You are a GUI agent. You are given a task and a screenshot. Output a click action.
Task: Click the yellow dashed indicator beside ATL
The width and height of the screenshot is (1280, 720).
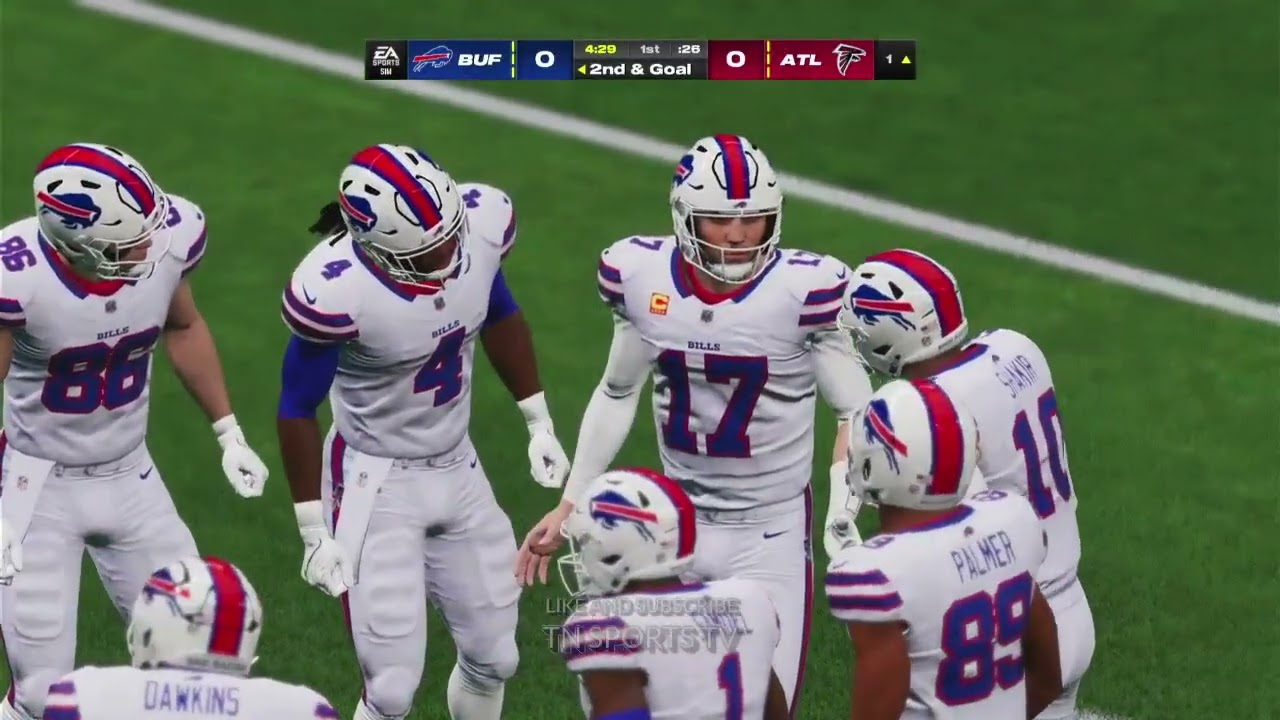(768, 59)
